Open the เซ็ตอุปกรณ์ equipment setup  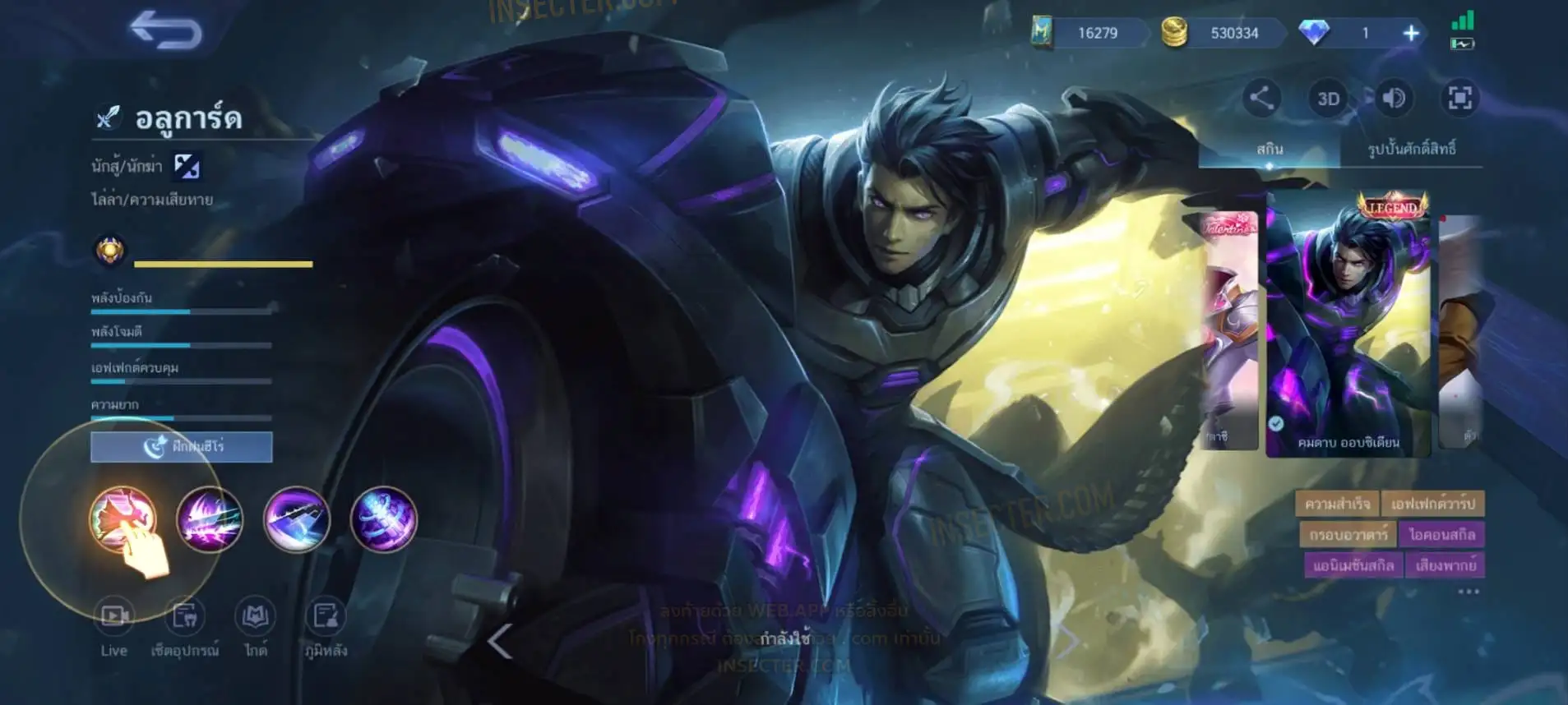pyautogui.click(x=185, y=626)
